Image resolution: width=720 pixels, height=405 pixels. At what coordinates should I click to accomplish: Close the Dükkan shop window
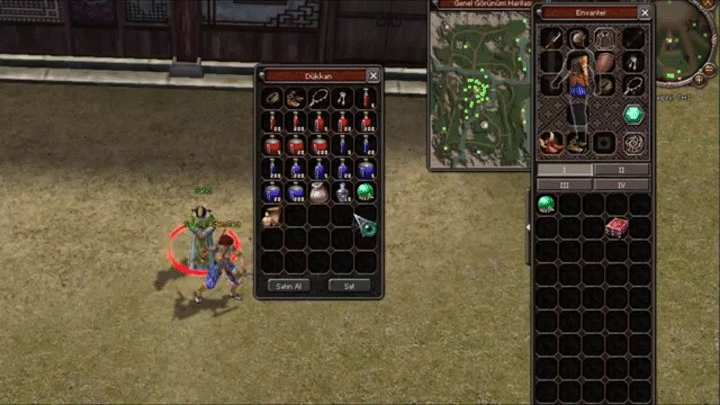[x=373, y=75]
